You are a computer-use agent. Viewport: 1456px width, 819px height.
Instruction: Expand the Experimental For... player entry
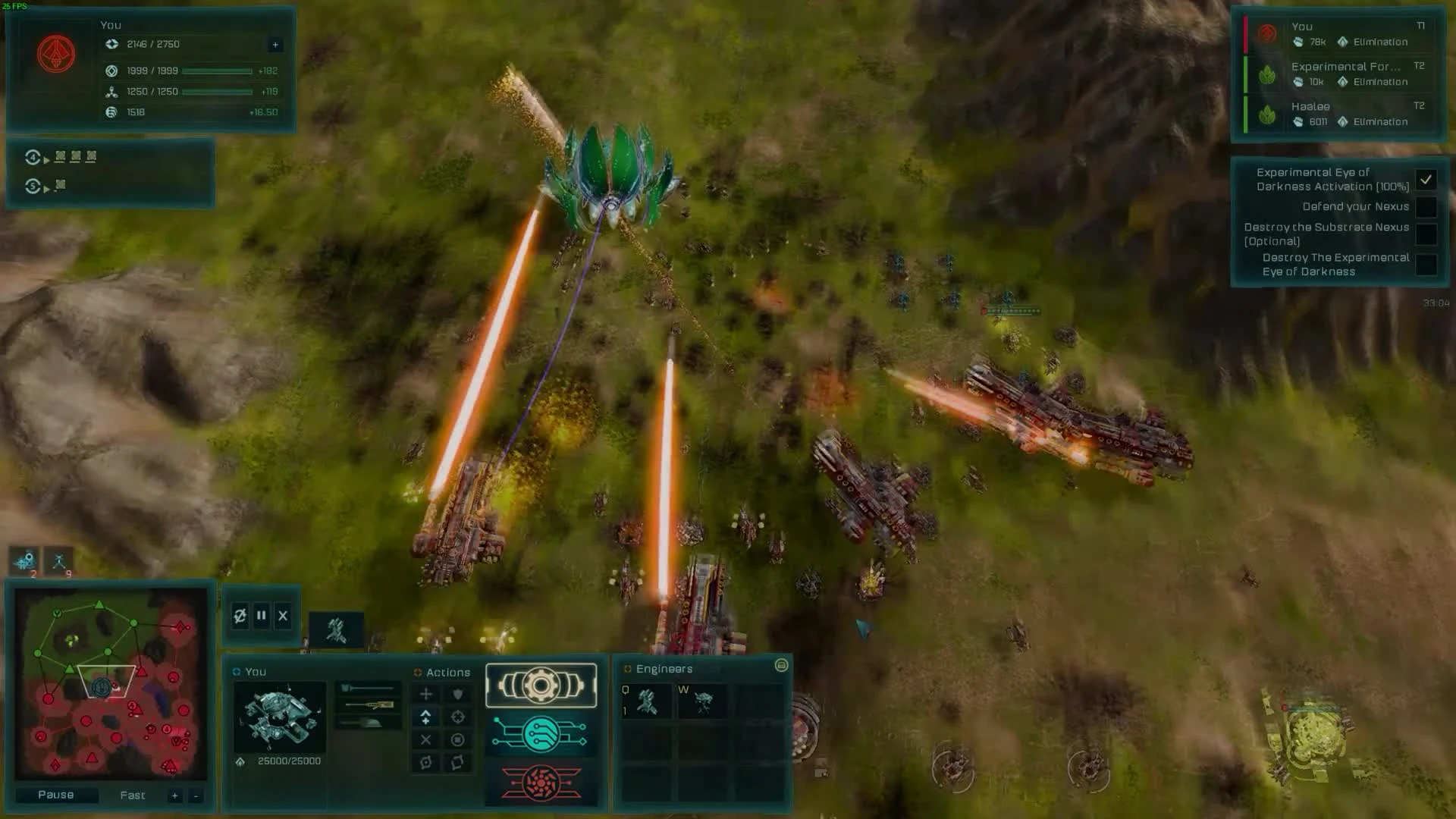1346,67
